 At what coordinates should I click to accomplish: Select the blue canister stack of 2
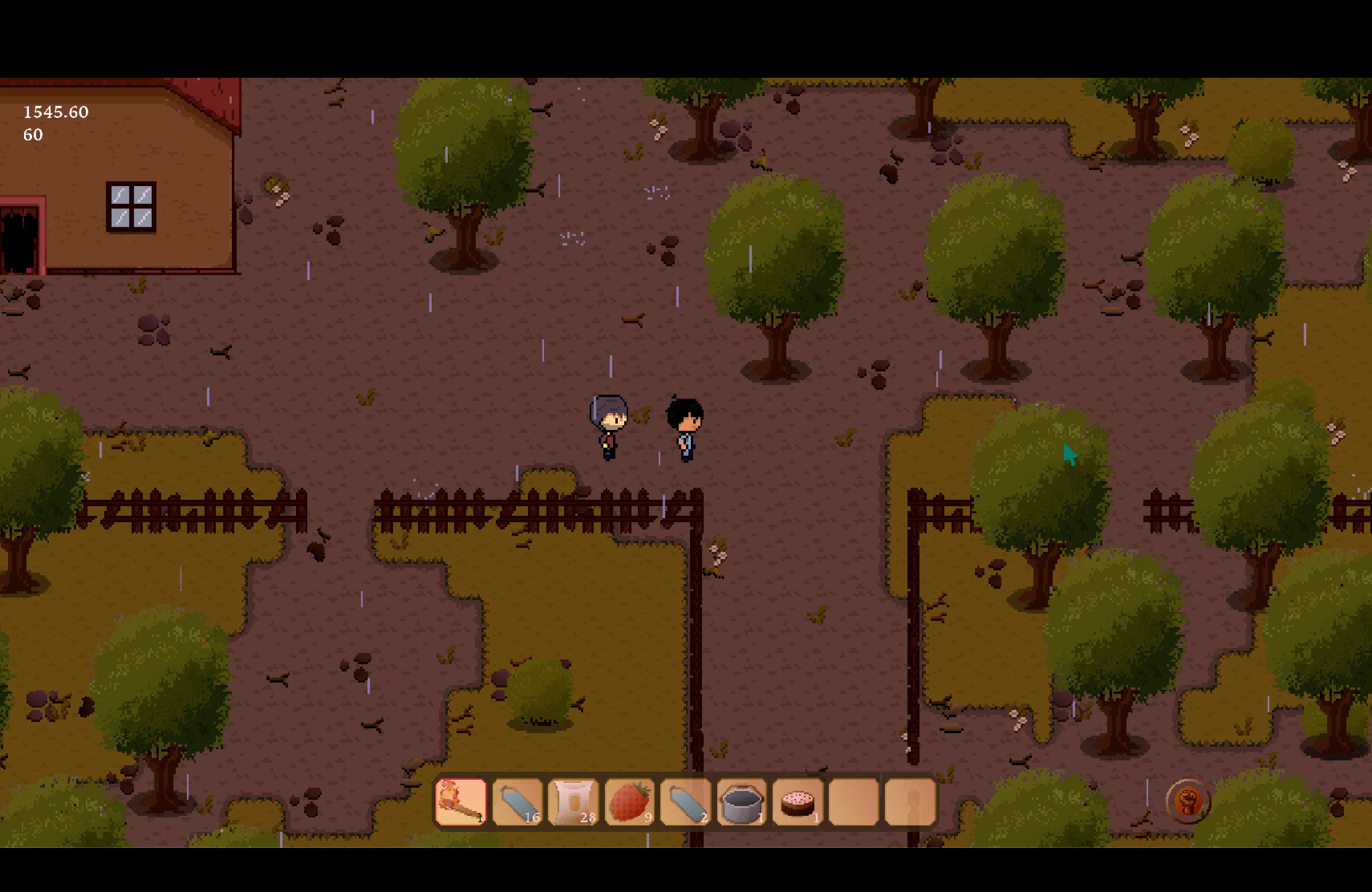(686, 801)
